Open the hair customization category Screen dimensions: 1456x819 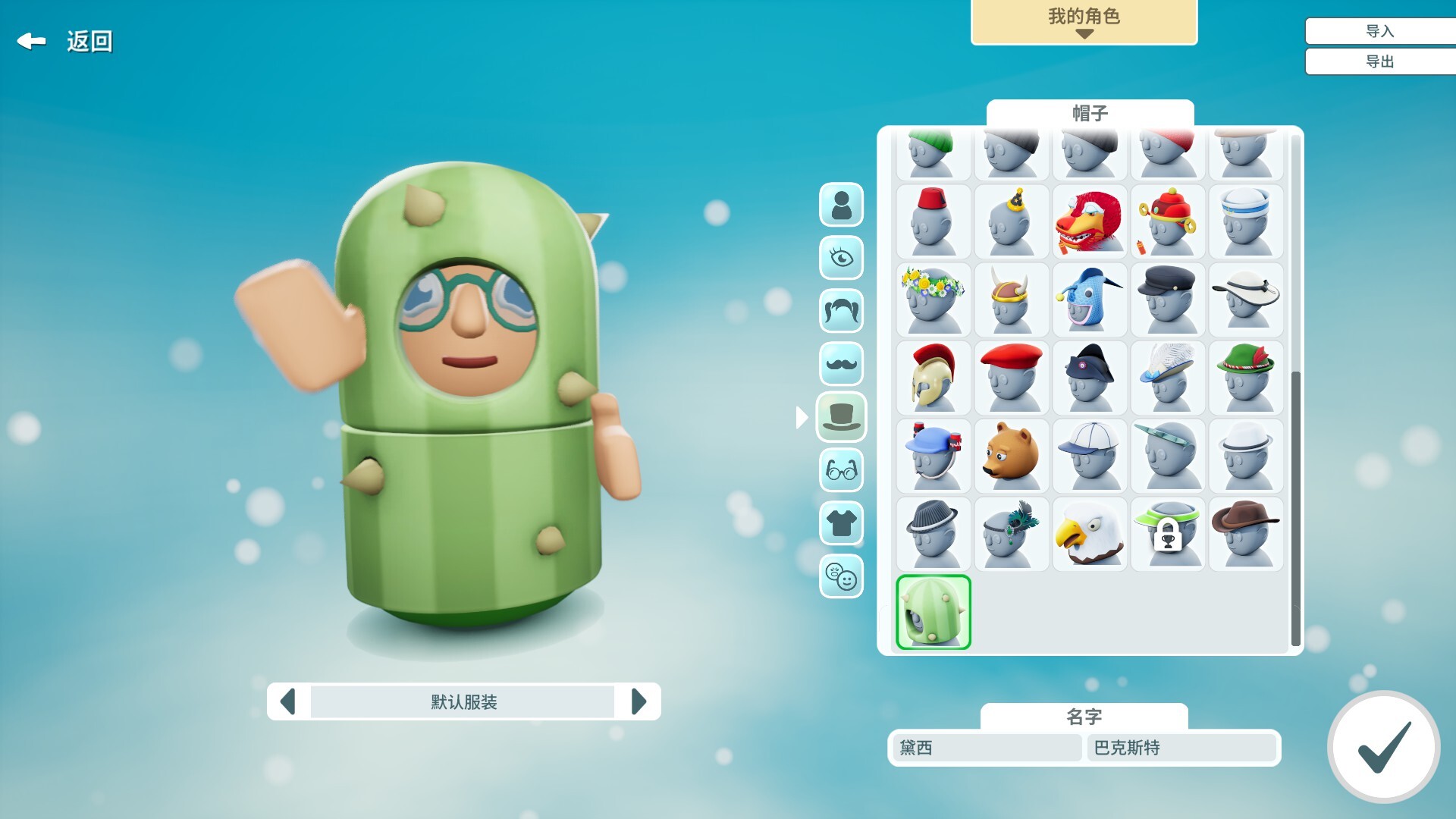pyautogui.click(x=842, y=310)
